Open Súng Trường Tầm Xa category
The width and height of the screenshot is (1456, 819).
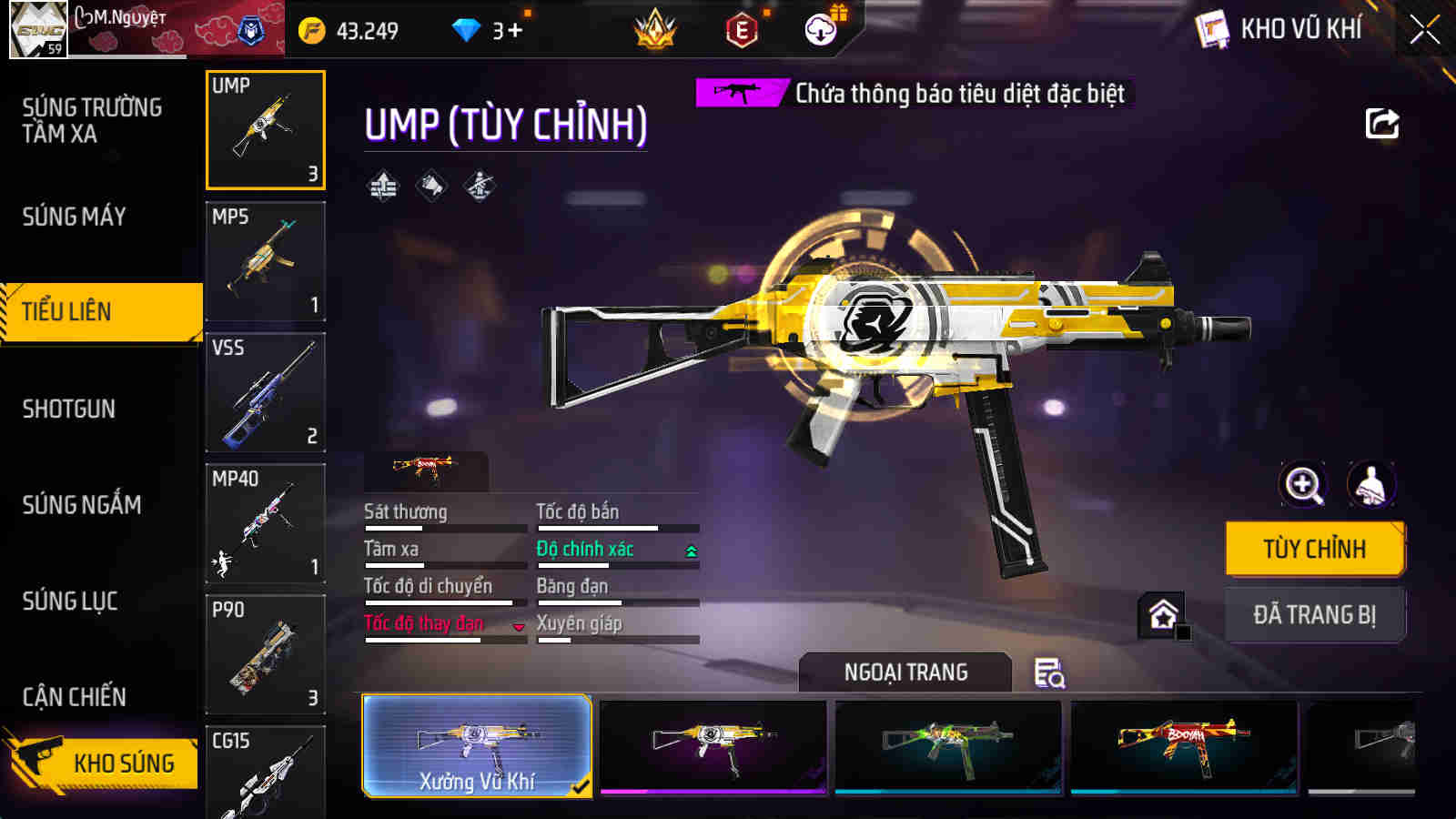pyautogui.click(x=92, y=120)
